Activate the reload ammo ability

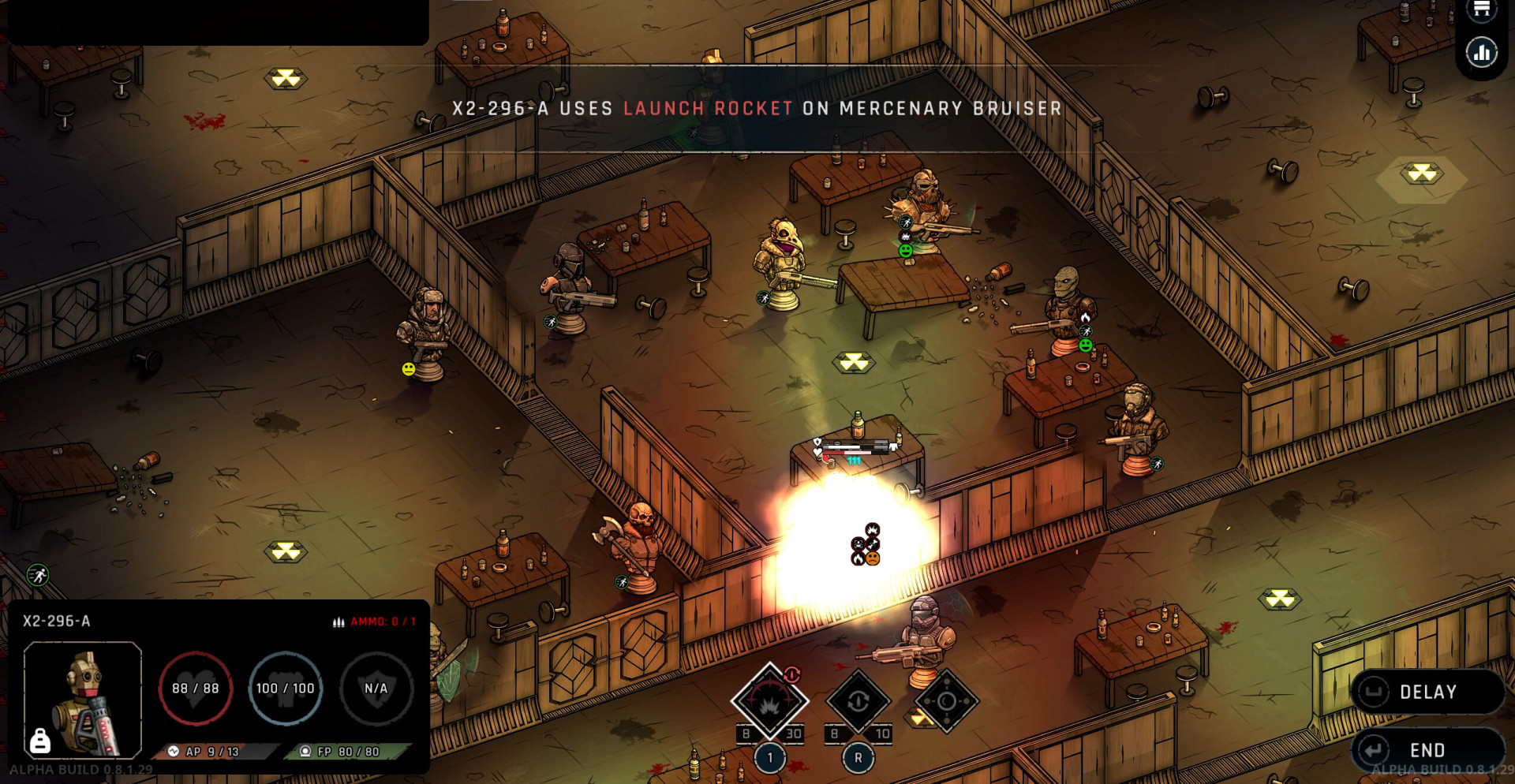point(858,701)
